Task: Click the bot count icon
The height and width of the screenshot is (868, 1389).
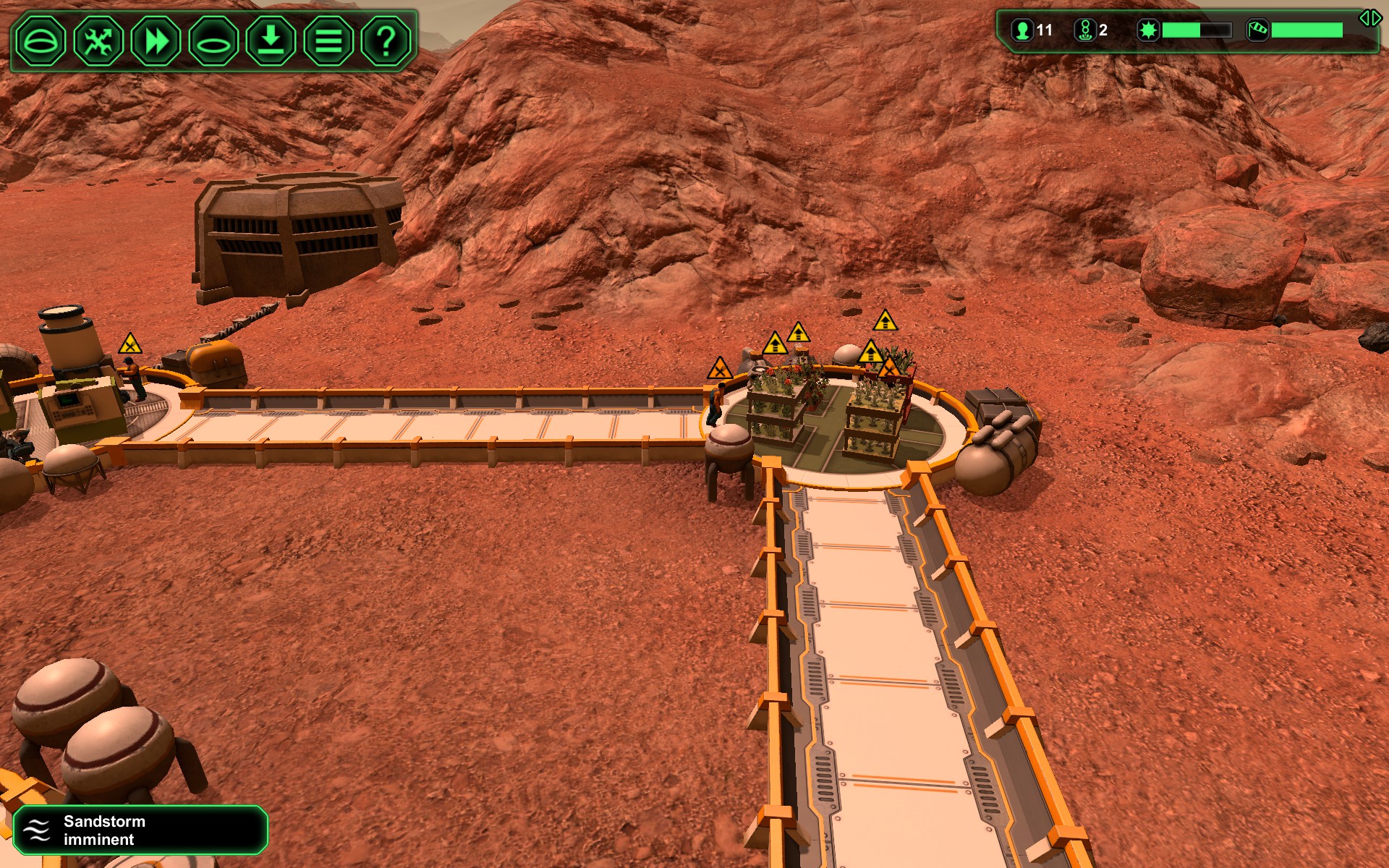Action: pyautogui.click(x=1084, y=30)
